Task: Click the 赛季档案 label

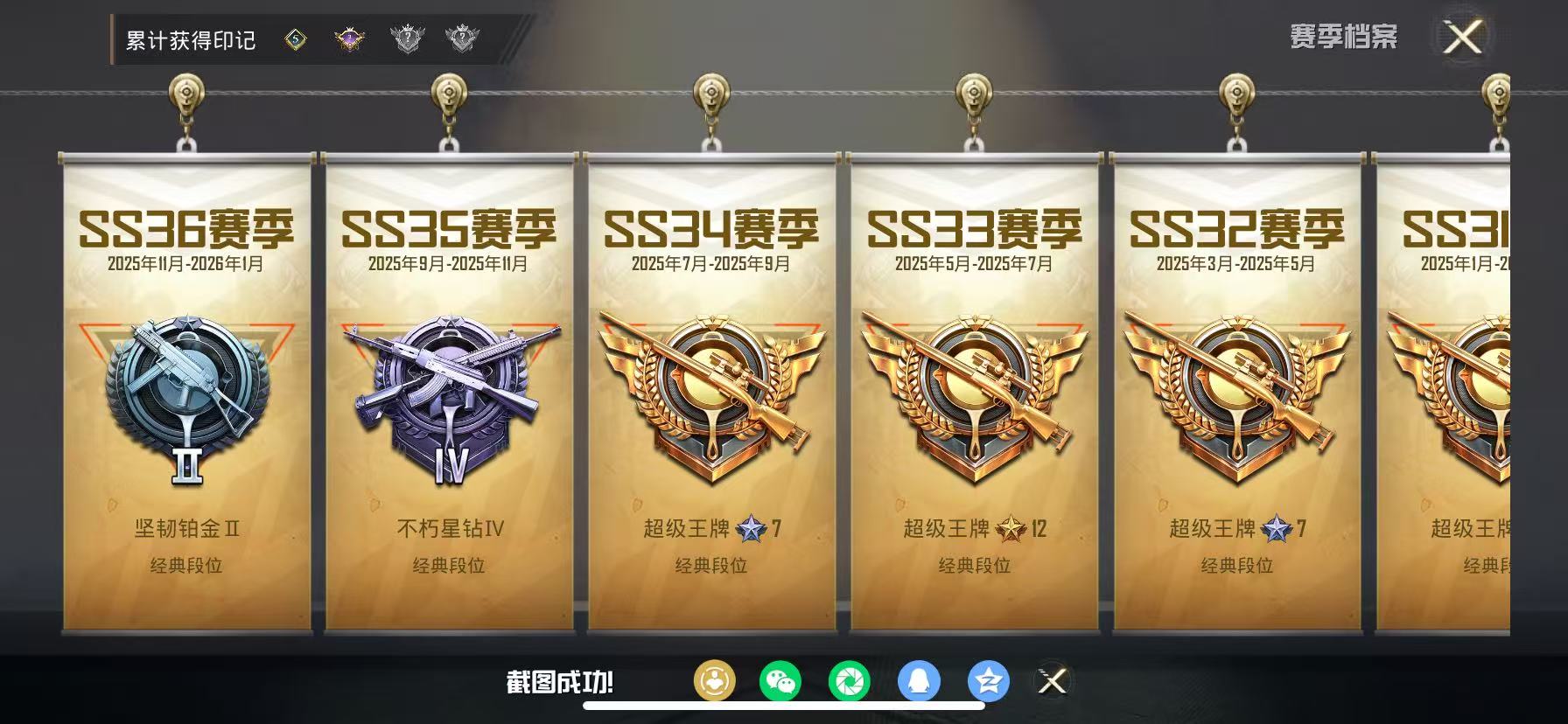Action: click(x=1344, y=37)
